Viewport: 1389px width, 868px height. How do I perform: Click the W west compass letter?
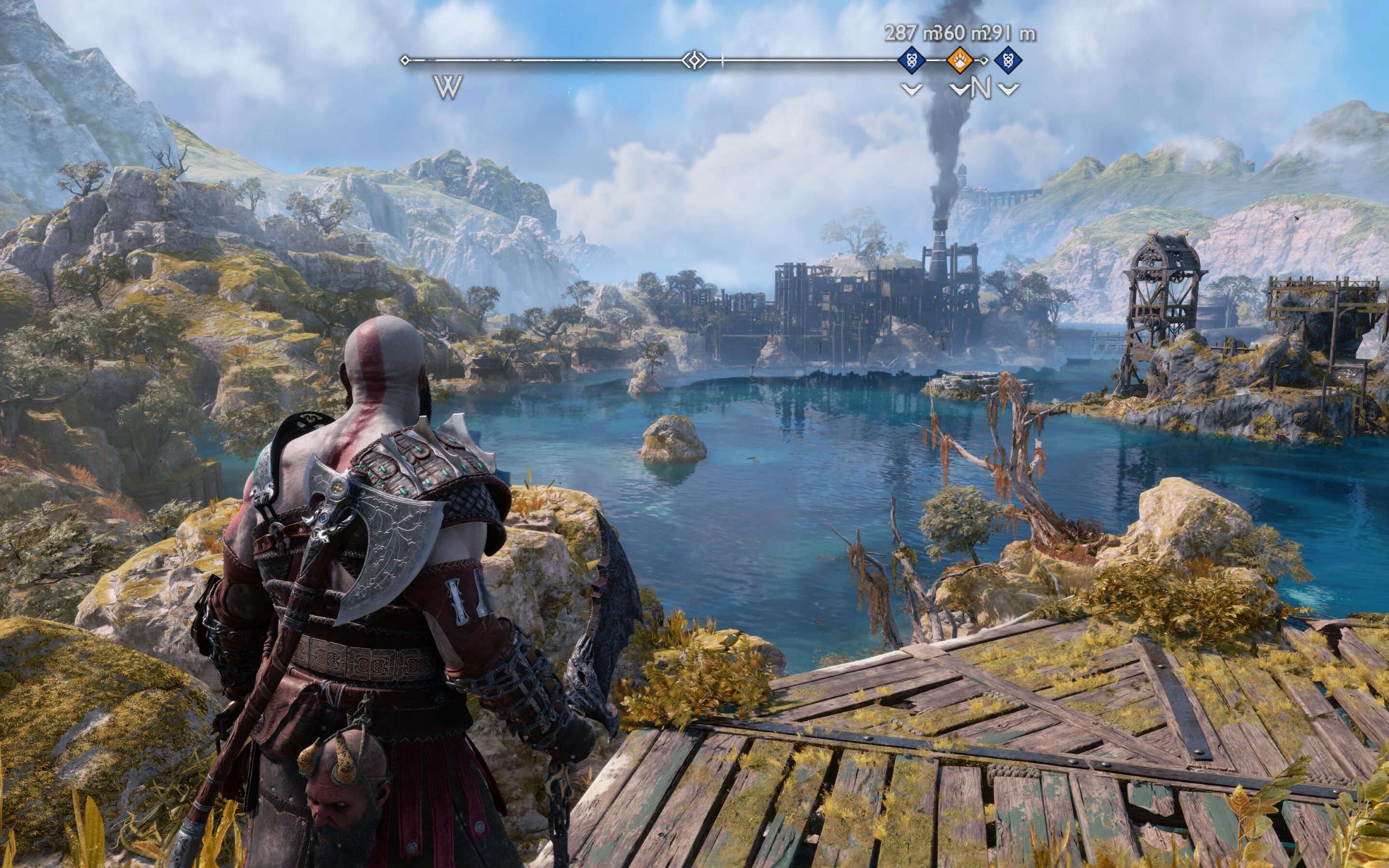tap(448, 88)
